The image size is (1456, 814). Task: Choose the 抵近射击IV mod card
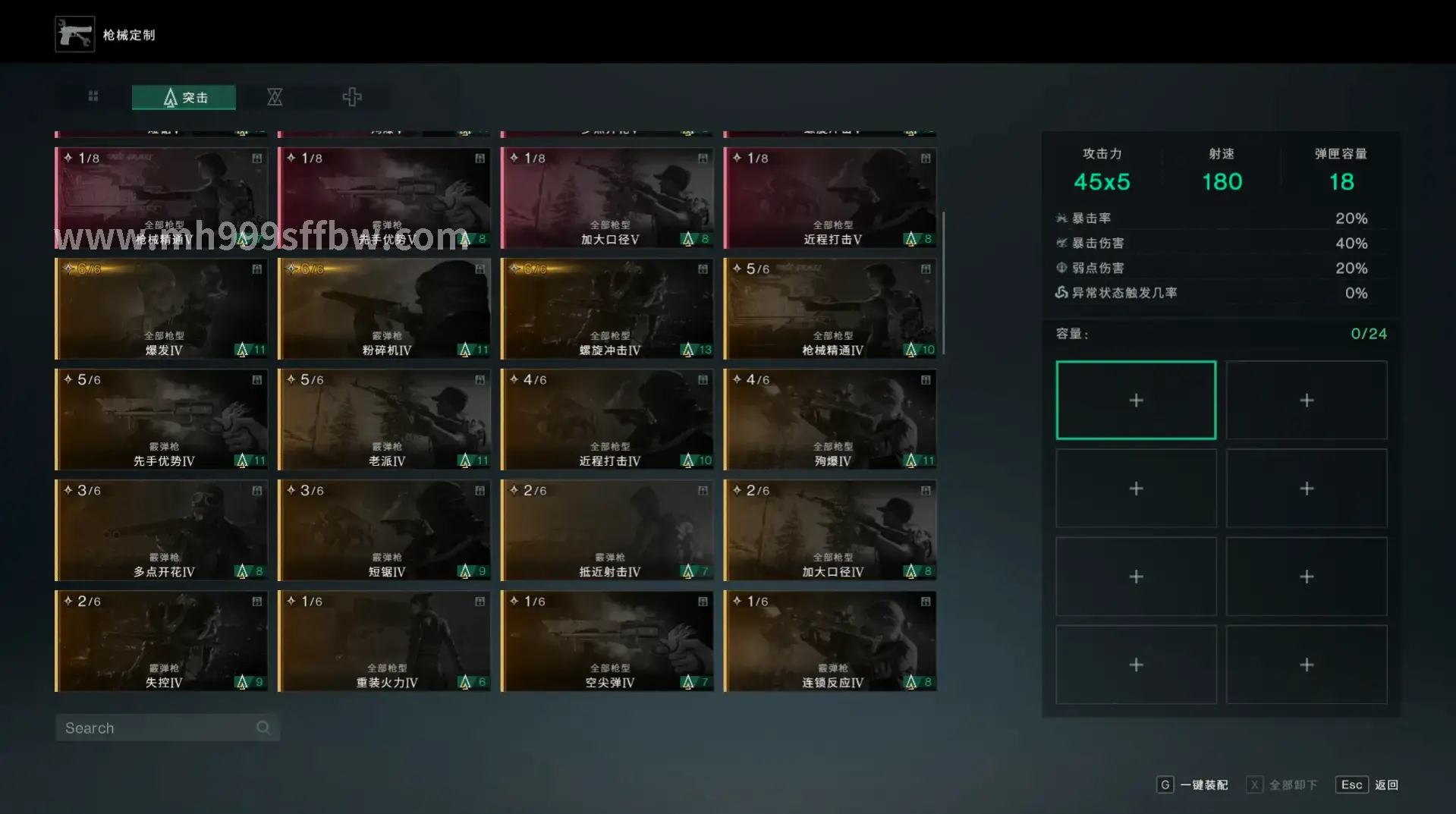607,531
